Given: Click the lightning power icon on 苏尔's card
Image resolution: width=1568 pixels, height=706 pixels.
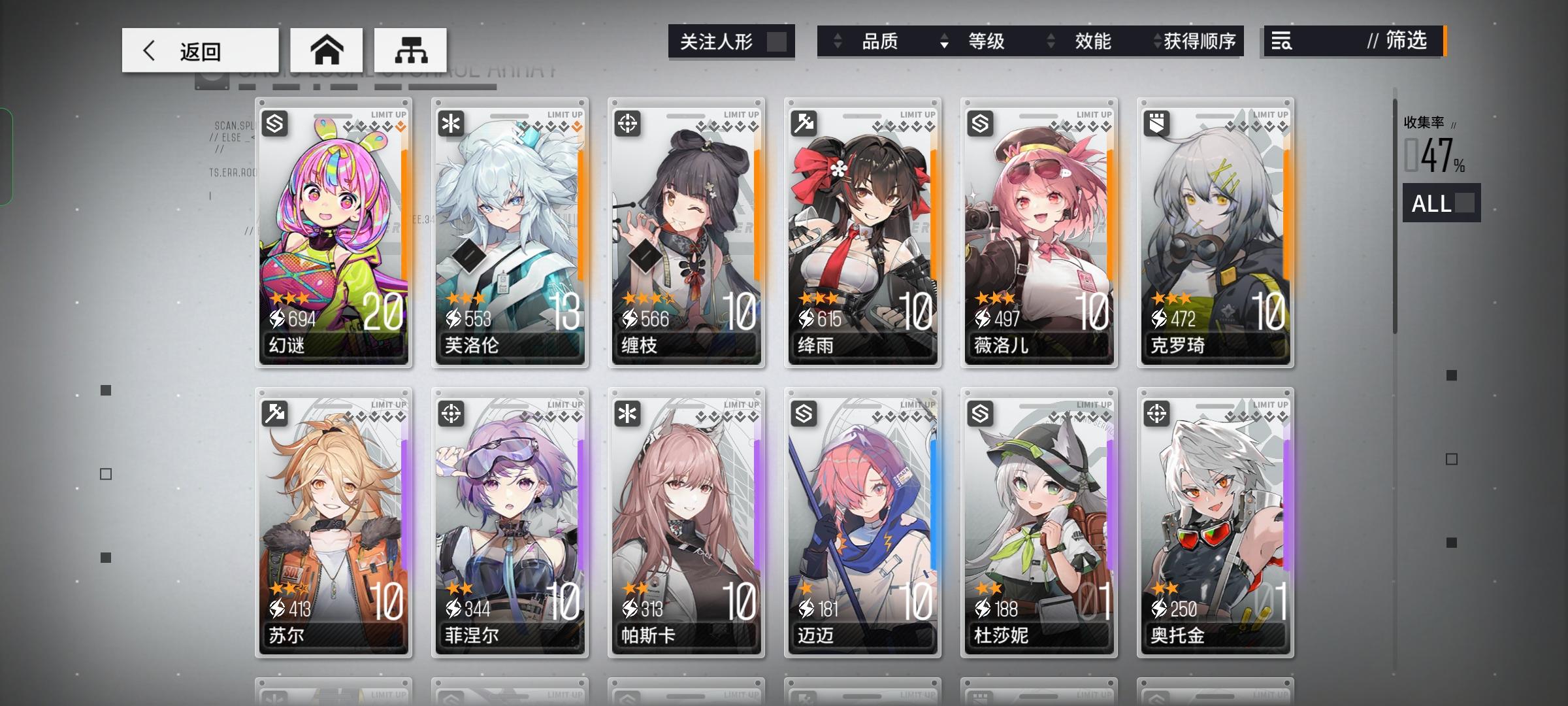Looking at the screenshot, I should click(278, 608).
